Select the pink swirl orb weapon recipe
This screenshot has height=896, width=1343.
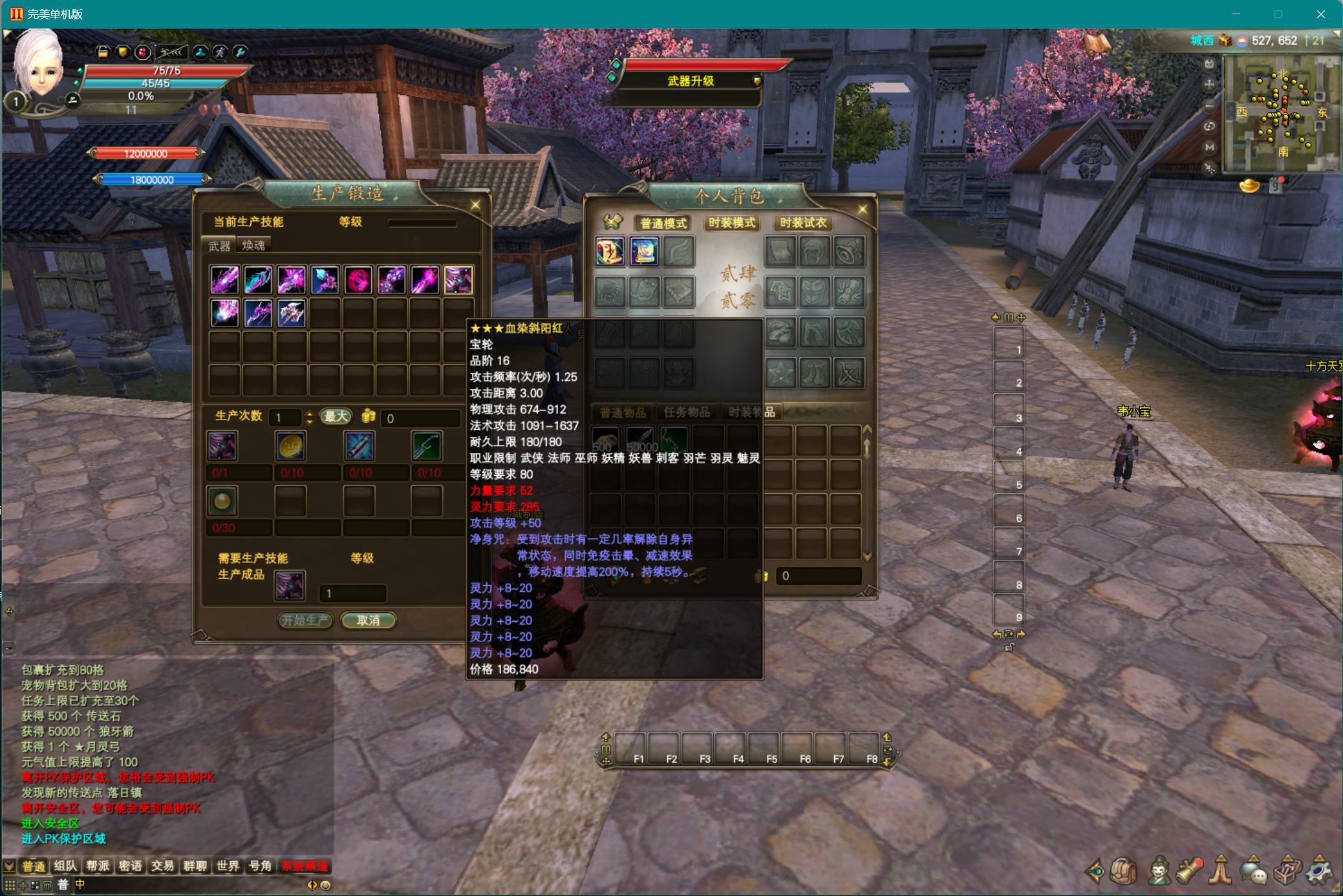358,280
